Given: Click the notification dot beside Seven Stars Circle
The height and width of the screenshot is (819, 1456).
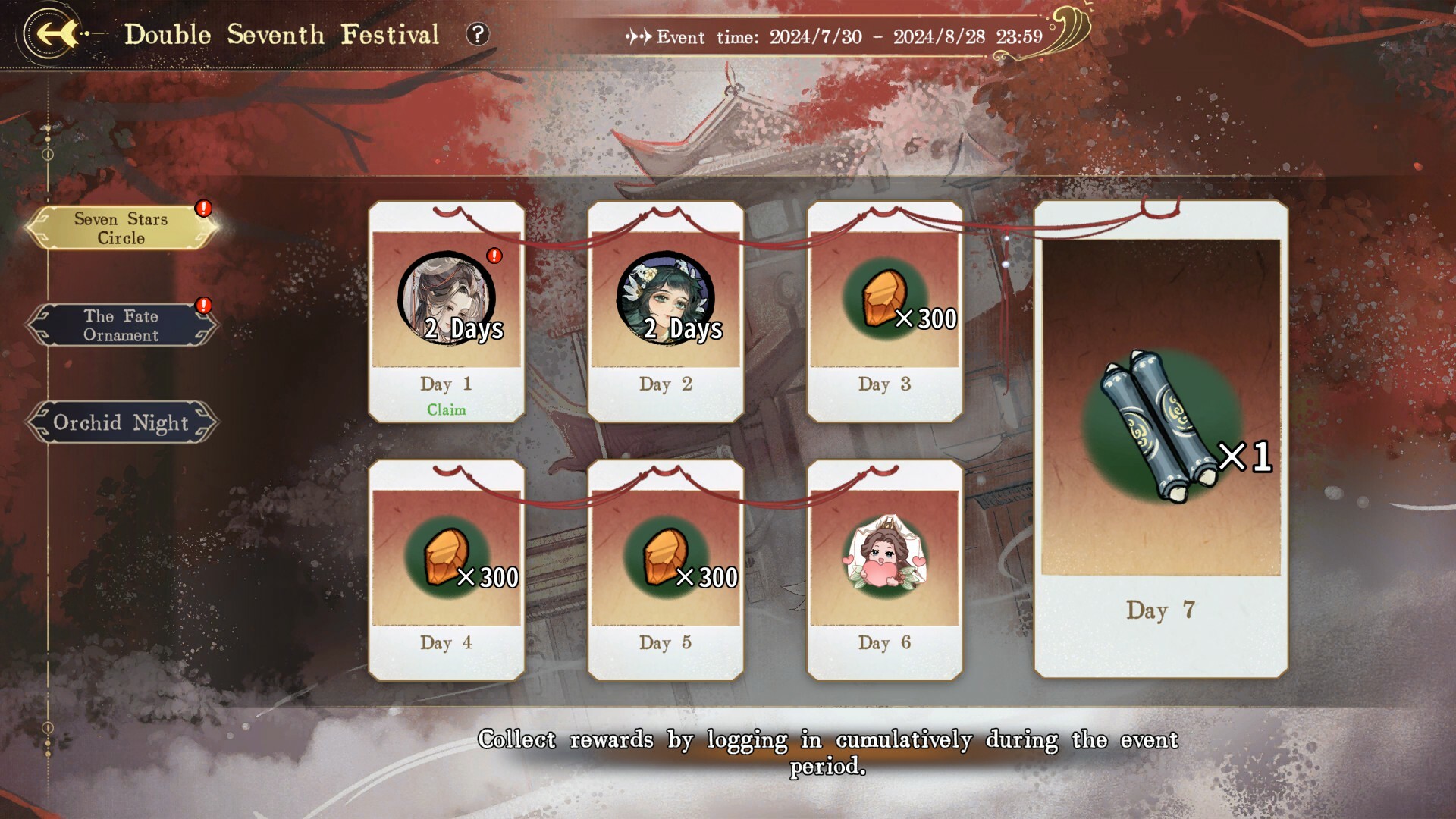Looking at the screenshot, I should tap(202, 206).
